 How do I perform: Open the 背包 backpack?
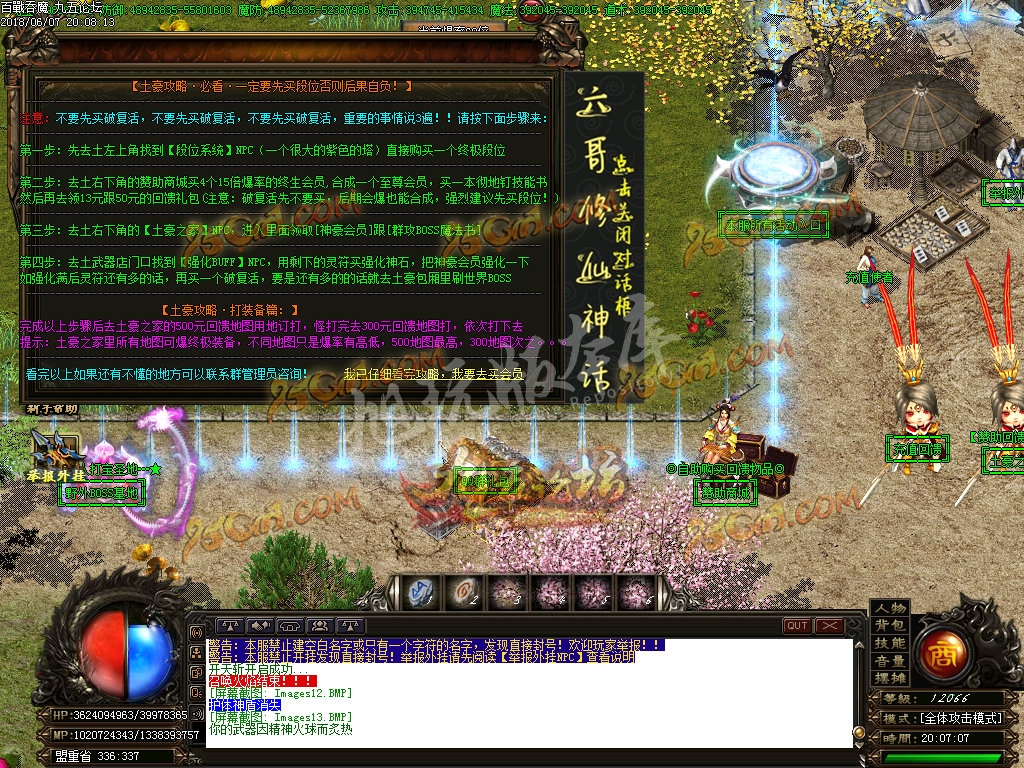tap(890, 626)
